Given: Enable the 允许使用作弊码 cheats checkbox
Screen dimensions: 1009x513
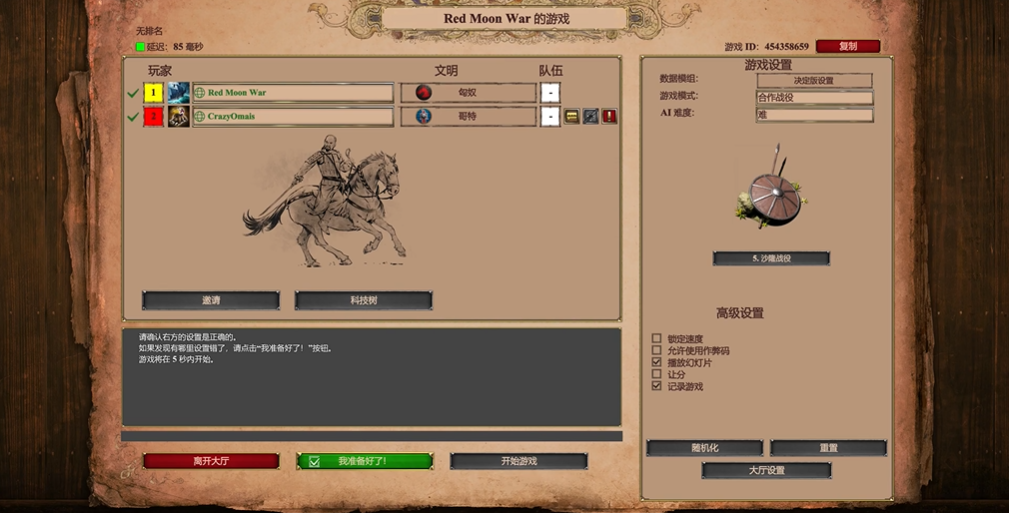Looking at the screenshot, I should [657, 351].
